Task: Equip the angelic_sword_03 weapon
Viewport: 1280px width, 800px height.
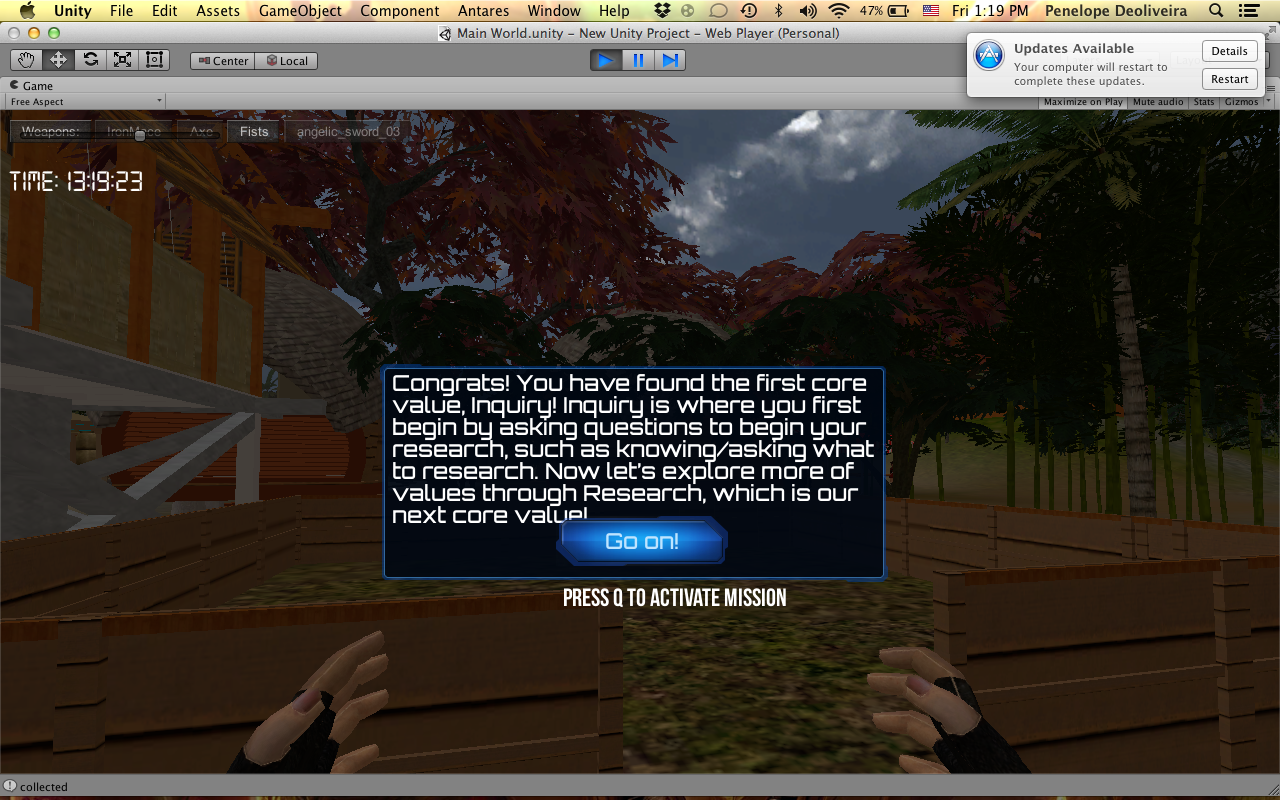Action: point(348,131)
